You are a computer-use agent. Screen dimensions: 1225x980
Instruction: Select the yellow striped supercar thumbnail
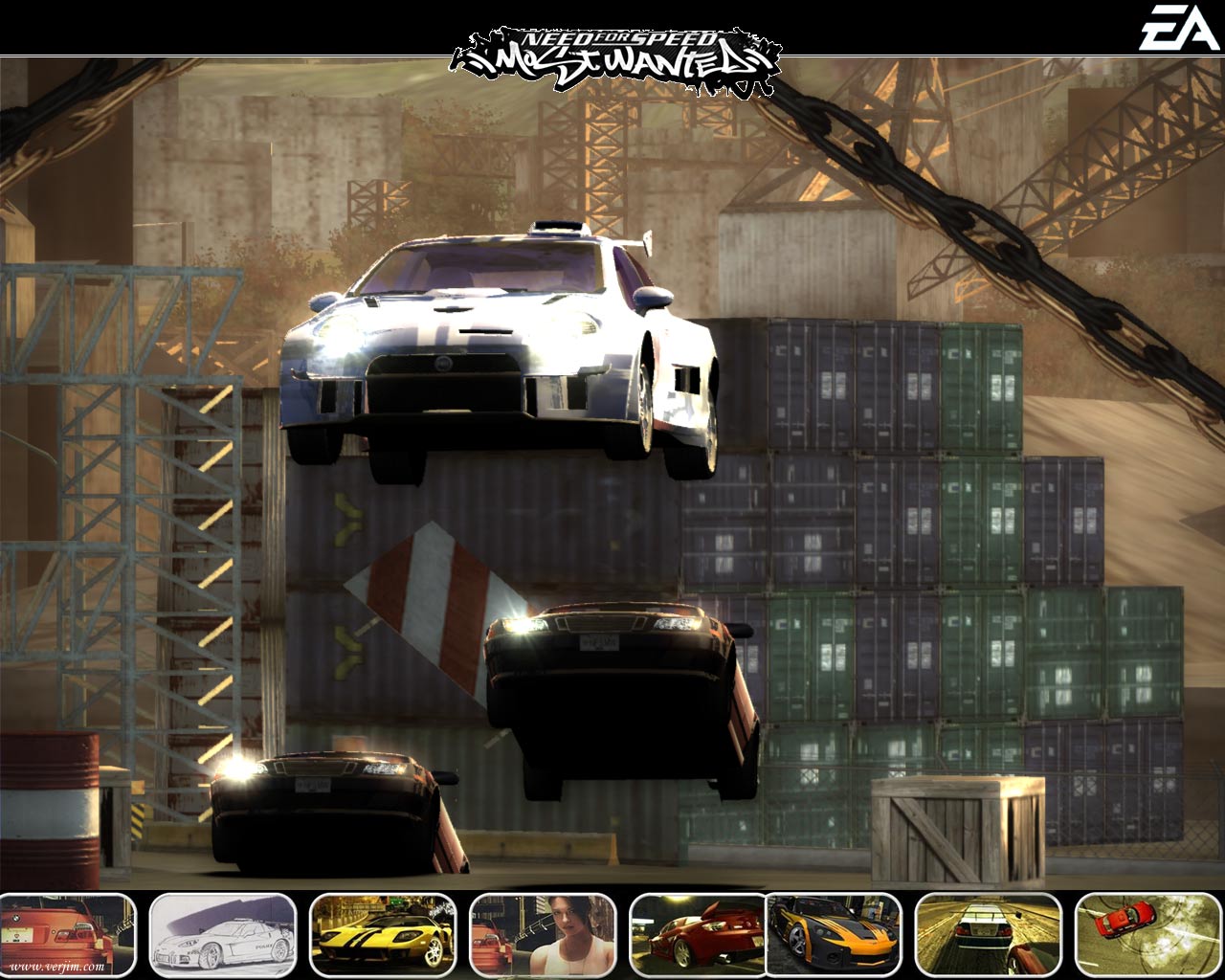click(383, 934)
